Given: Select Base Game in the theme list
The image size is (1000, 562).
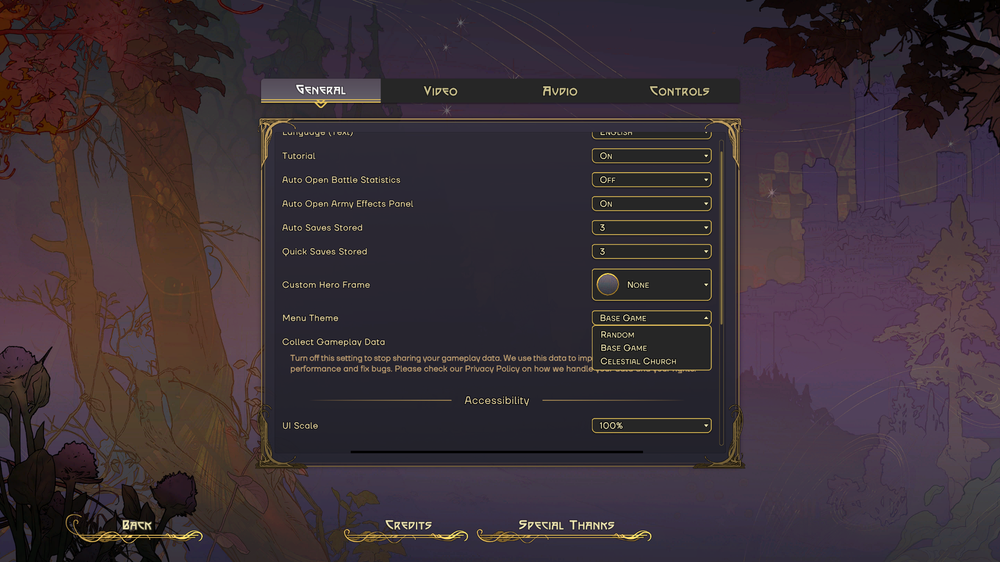Looking at the screenshot, I should point(624,348).
